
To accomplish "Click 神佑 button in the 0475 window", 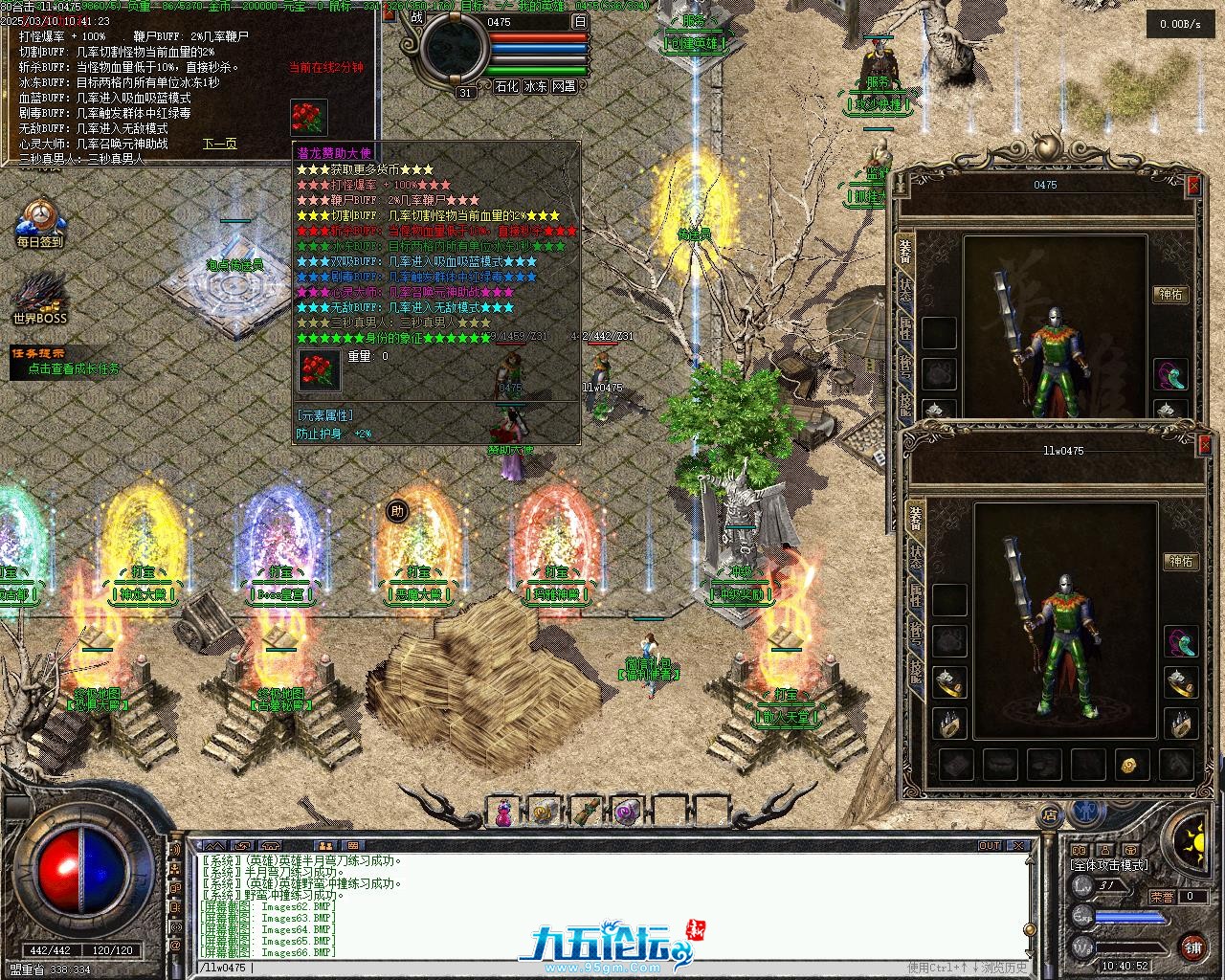I will [x=1169, y=295].
